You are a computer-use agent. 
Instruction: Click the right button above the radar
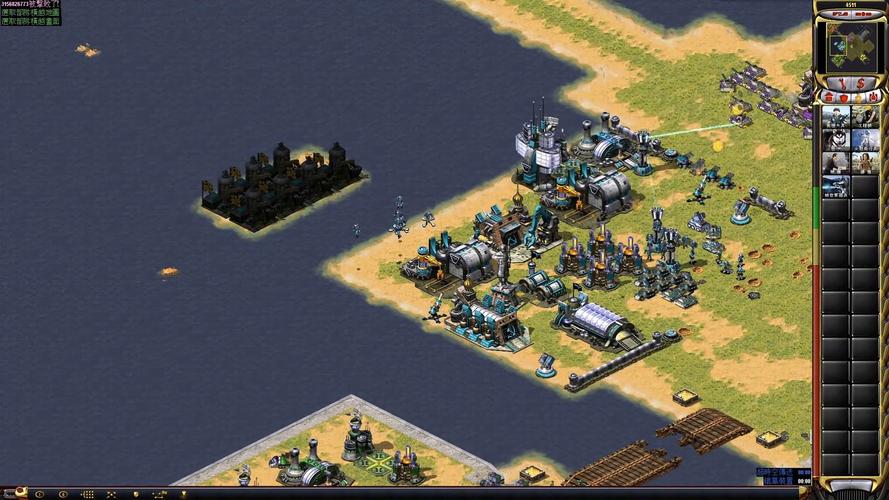pos(862,16)
